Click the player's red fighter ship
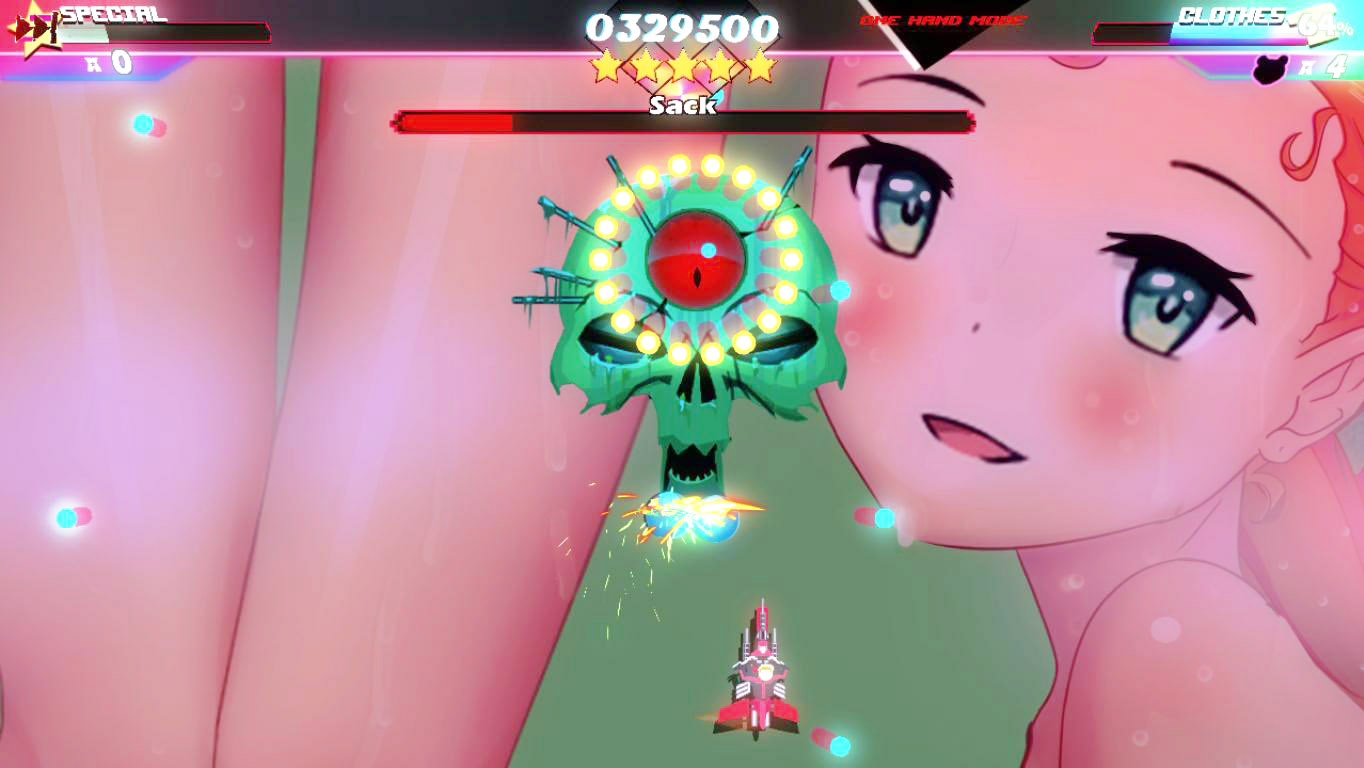 (x=762, y=672)
